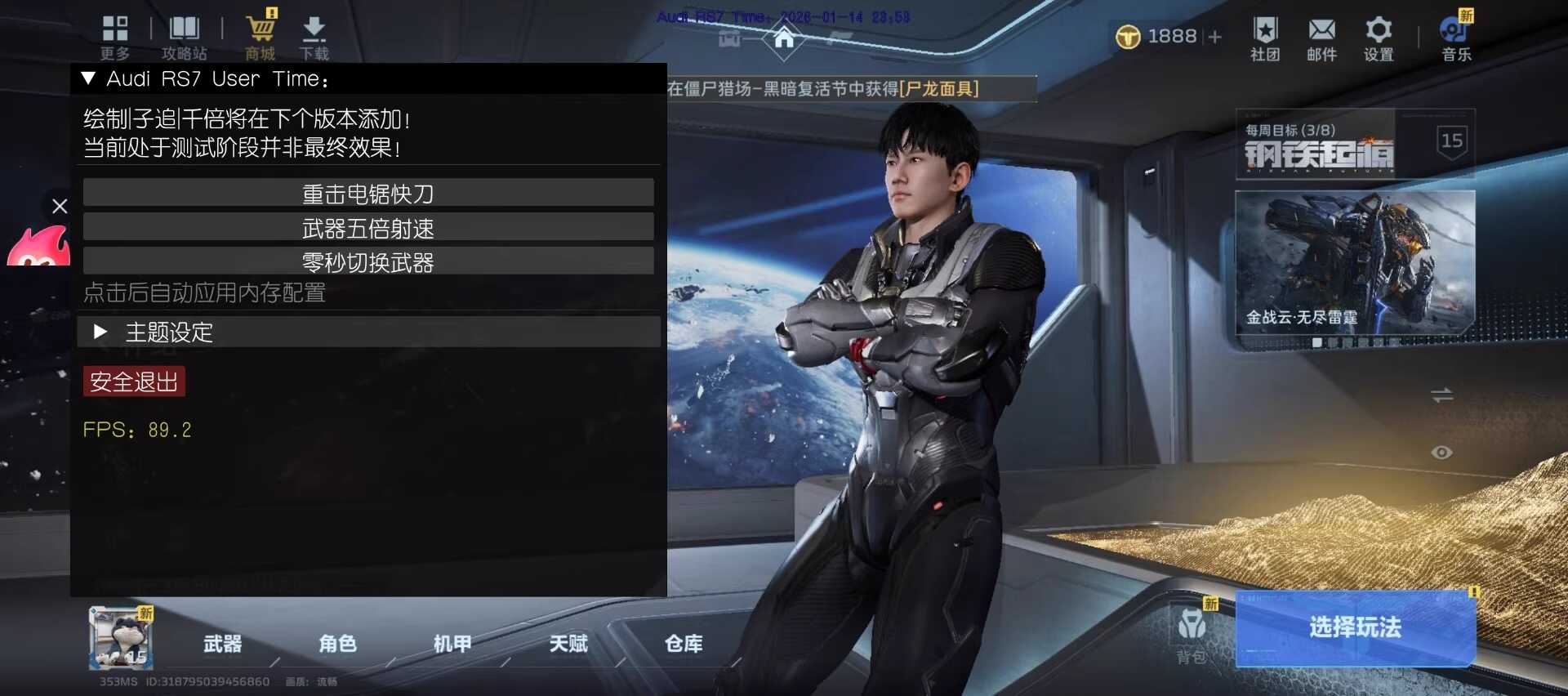
Task: Open the 社团 community icon
Action: tap(1265, 33)
